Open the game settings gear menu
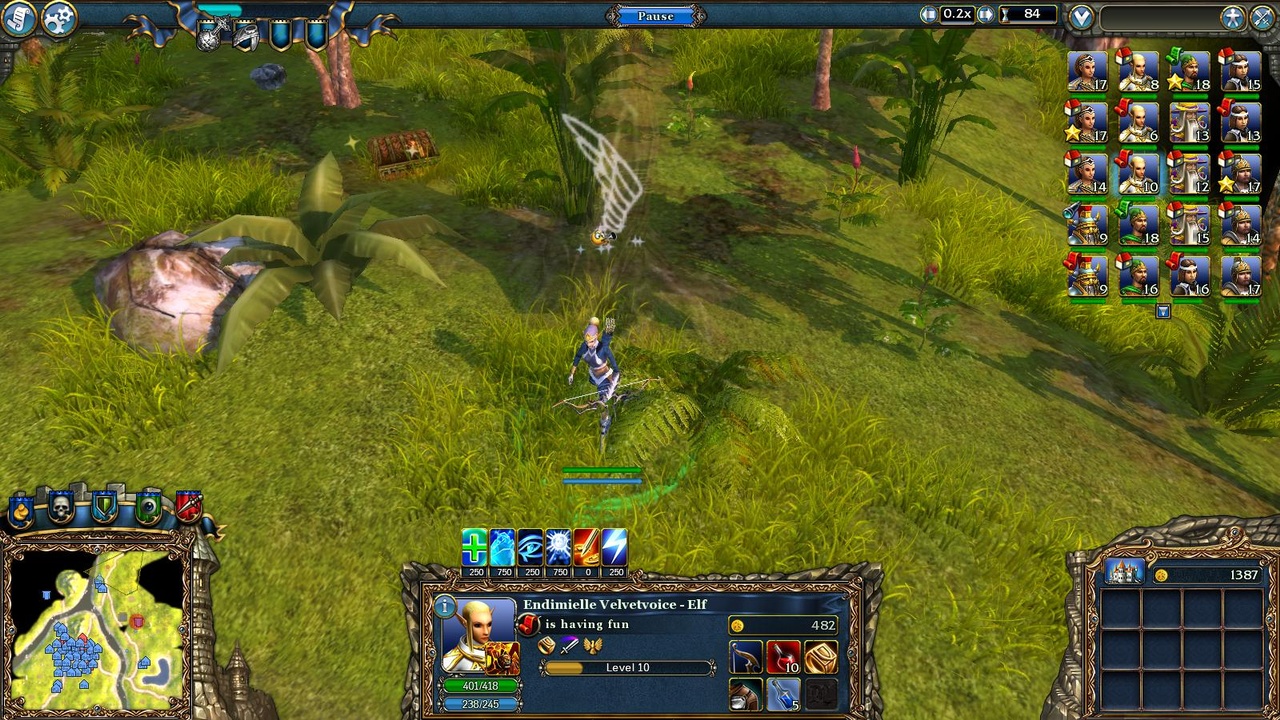 coord(57,20)
